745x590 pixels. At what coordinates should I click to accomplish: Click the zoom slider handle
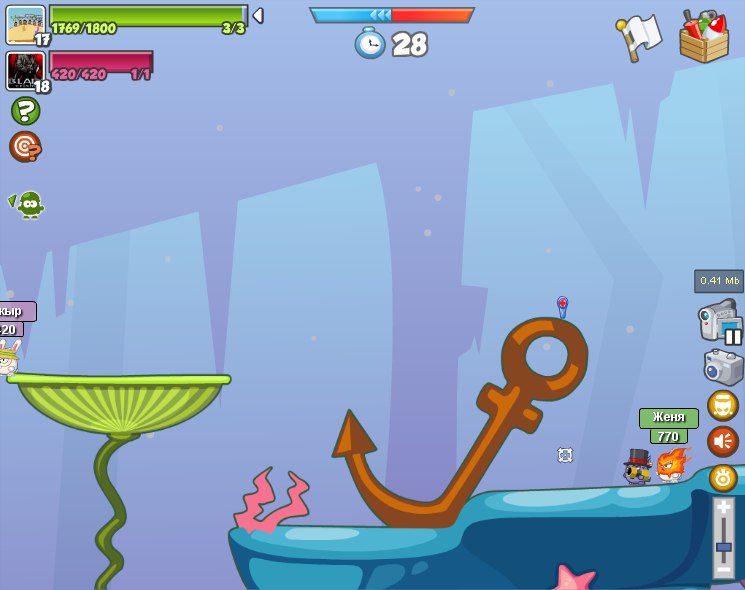(x=724, y=548)
